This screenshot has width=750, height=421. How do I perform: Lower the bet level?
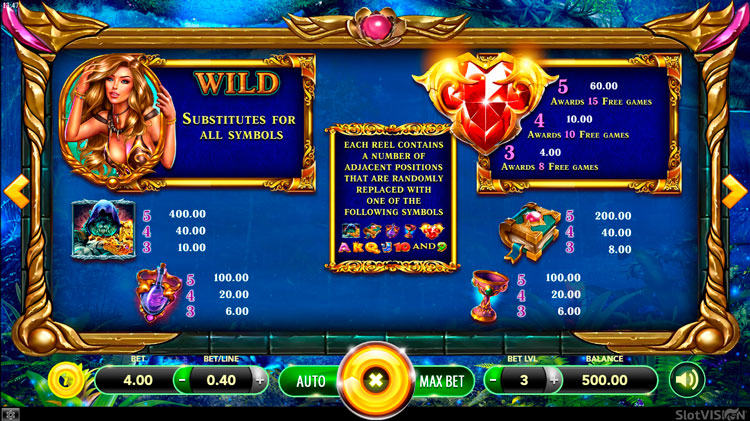[x=495, y=381]
